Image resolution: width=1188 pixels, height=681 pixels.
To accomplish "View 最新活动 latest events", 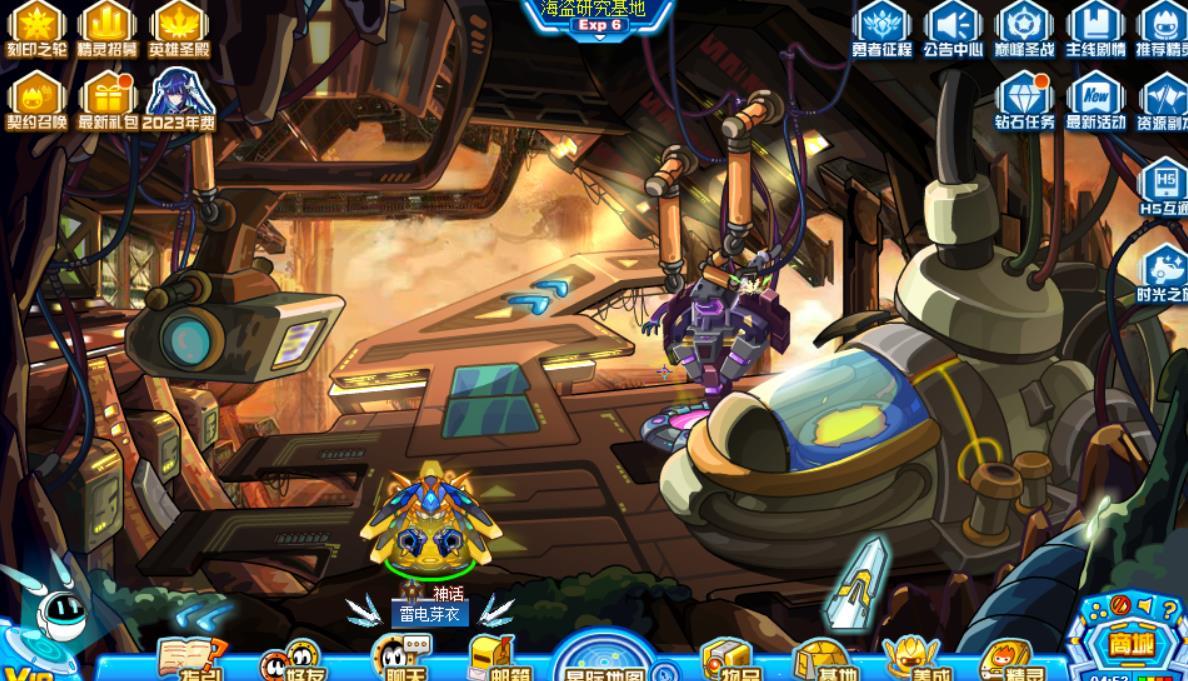I will pyautogui.click(x=1095, y=100).
